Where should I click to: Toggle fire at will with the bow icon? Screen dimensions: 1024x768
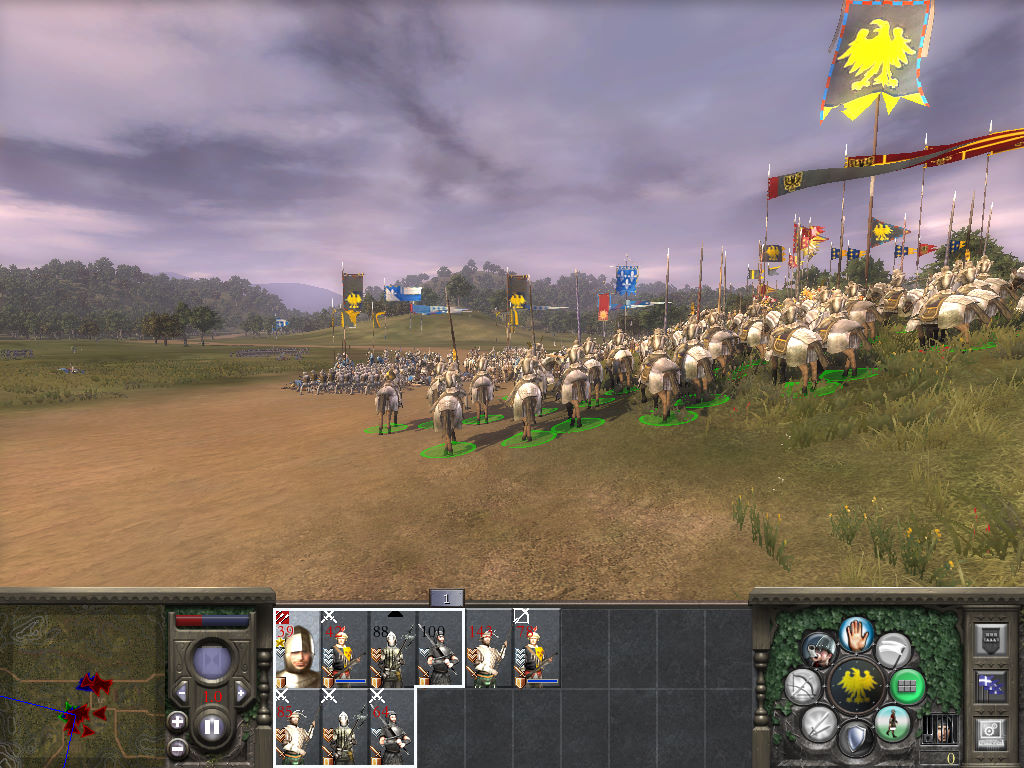[x=805, y=687]
